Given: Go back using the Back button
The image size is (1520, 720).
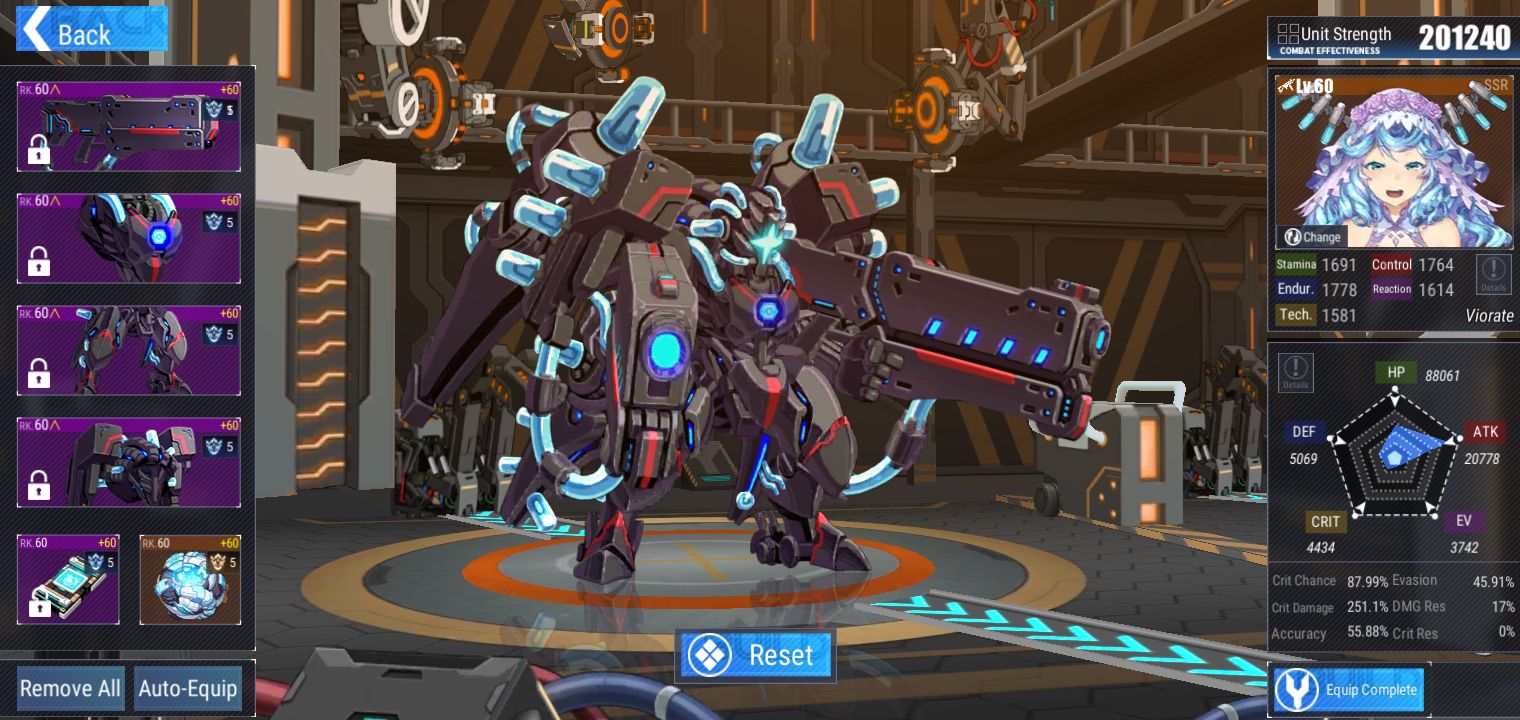Looking at the screenshot, I should tap(92, 31).
